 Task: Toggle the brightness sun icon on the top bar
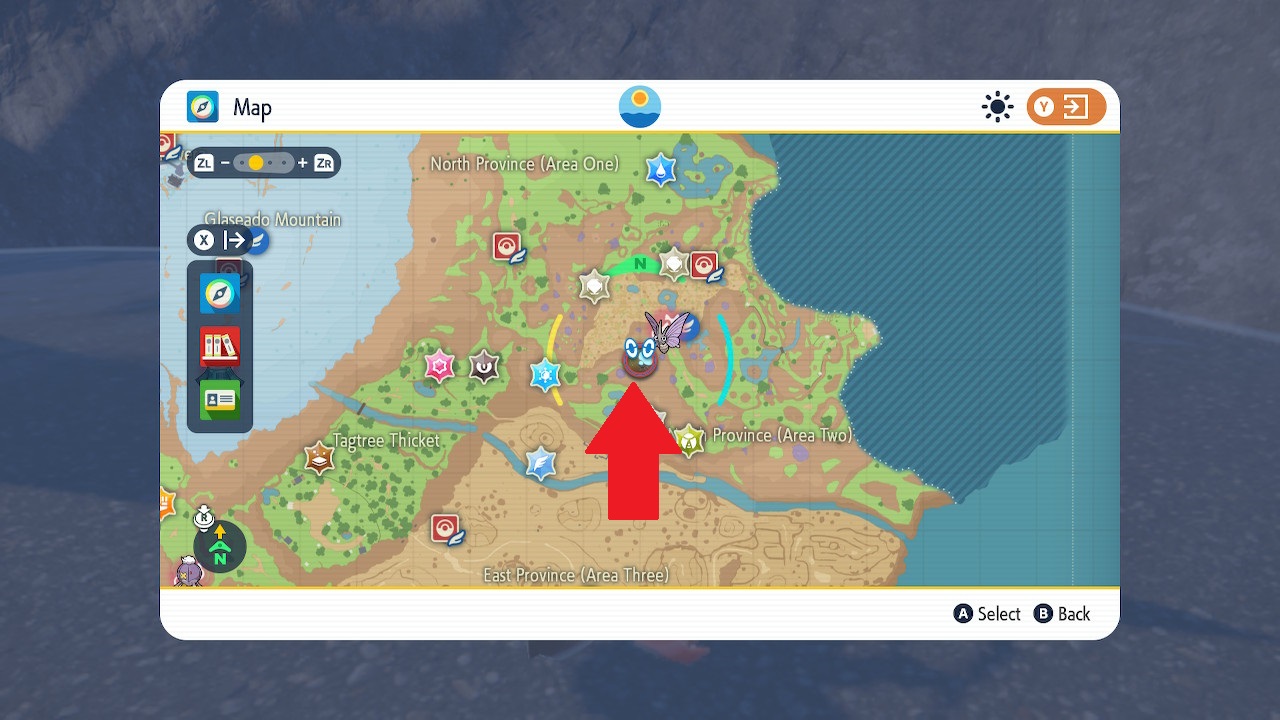point(997,106)
